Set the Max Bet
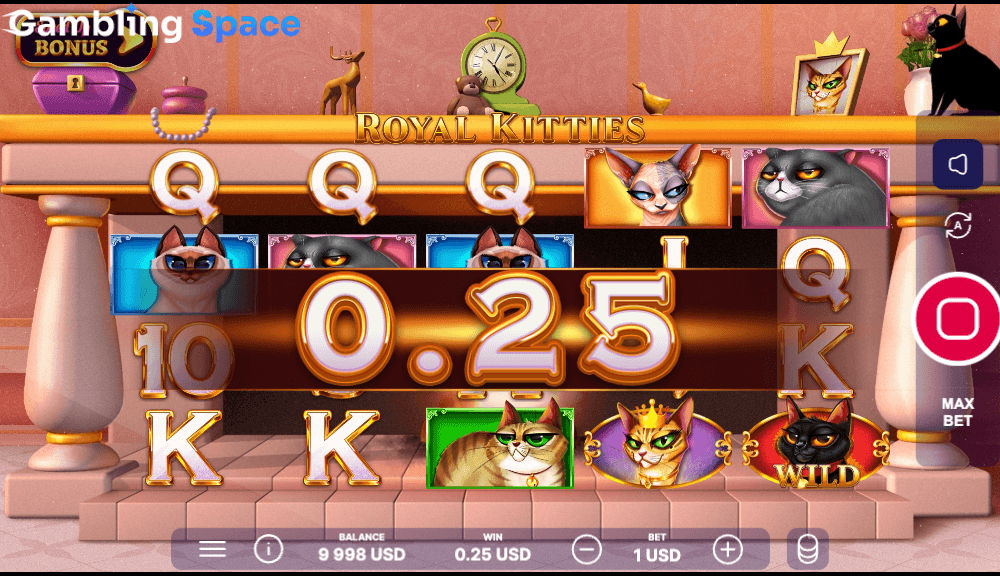The image size is (1000, 576). pos(957,412)
